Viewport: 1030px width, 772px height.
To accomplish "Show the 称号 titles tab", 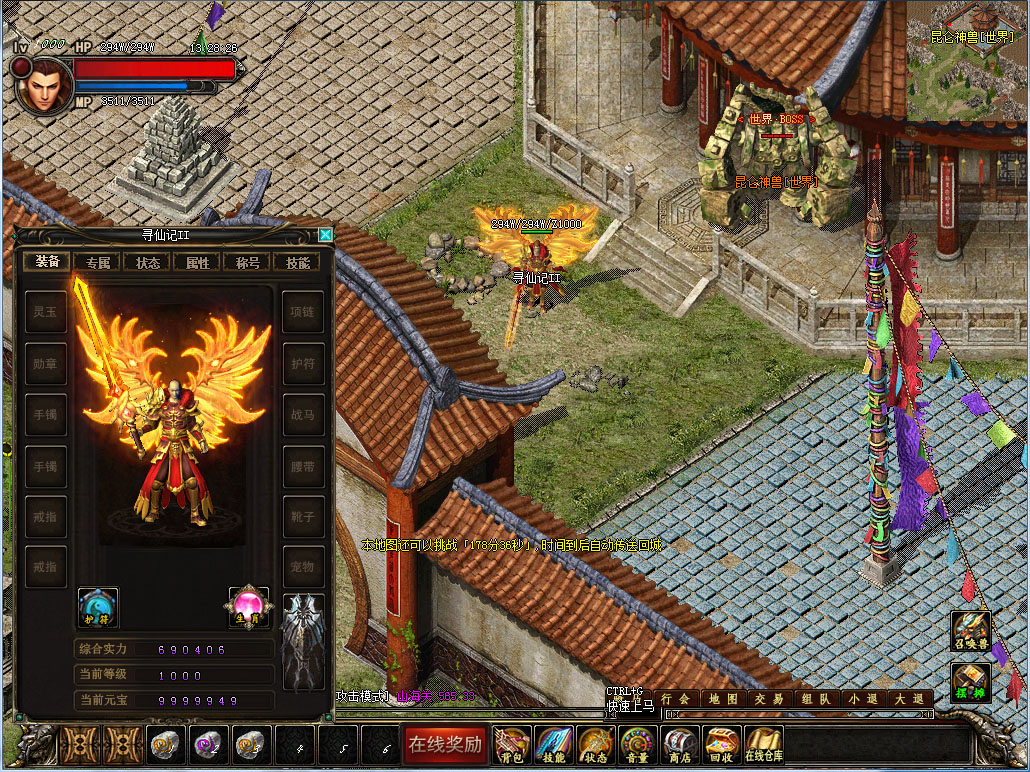I will [x=248, y=263].
